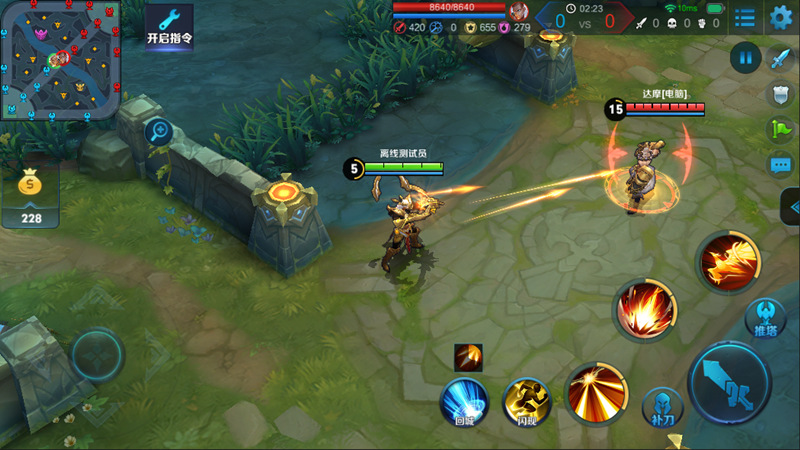
Task: Tap the virtual movement joystick
Action: click(x=97, y=354)
